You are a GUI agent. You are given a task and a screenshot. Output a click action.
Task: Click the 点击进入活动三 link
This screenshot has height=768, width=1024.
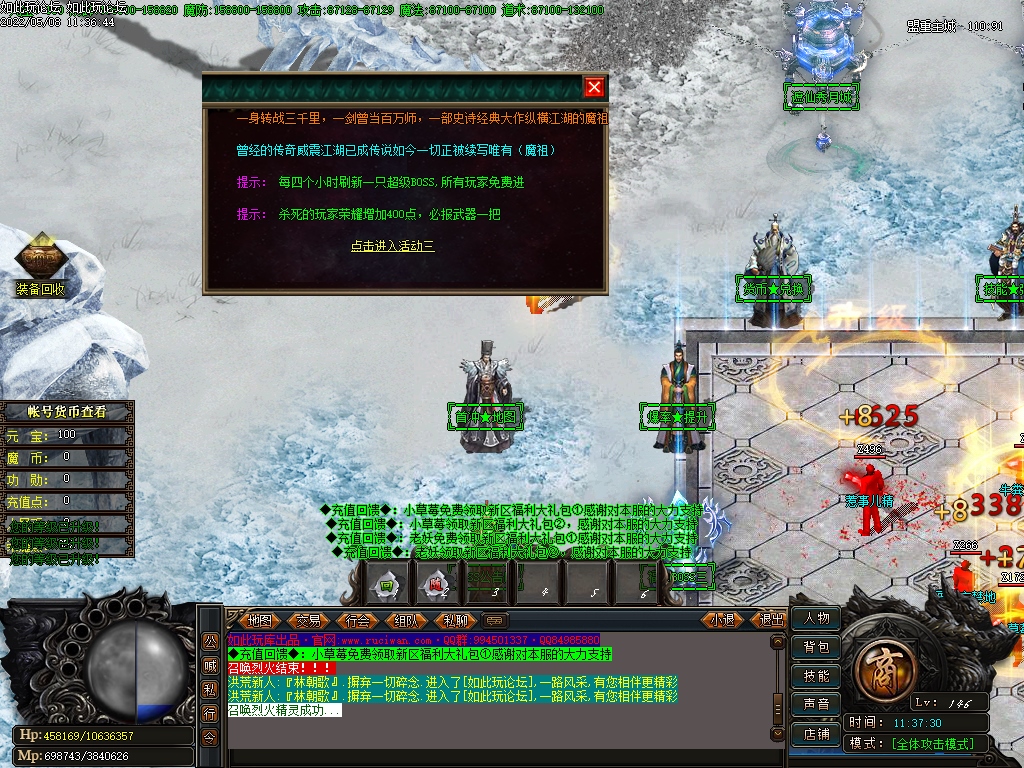(x=392, y=246)
